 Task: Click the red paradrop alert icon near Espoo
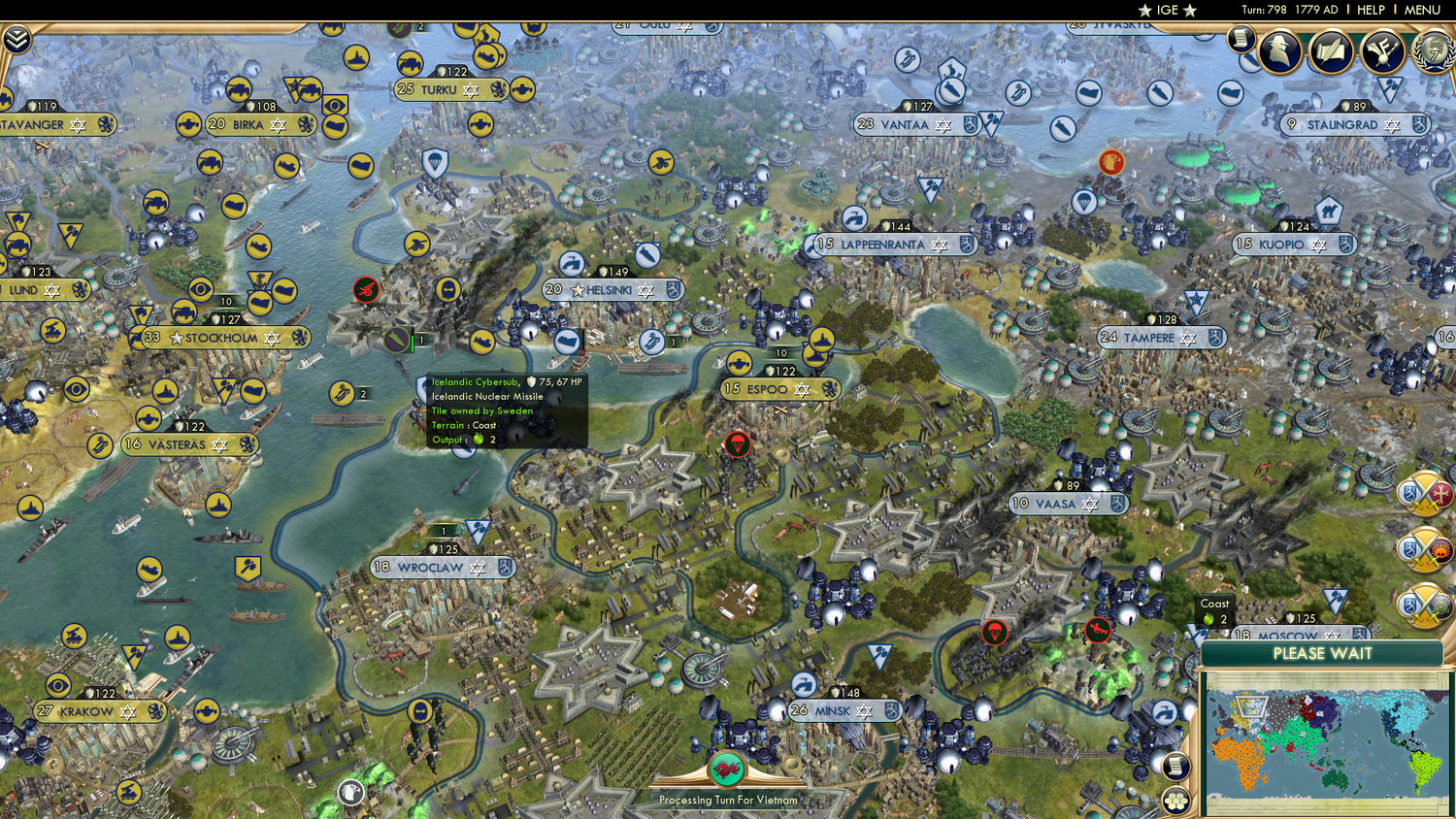click(739, 445)
